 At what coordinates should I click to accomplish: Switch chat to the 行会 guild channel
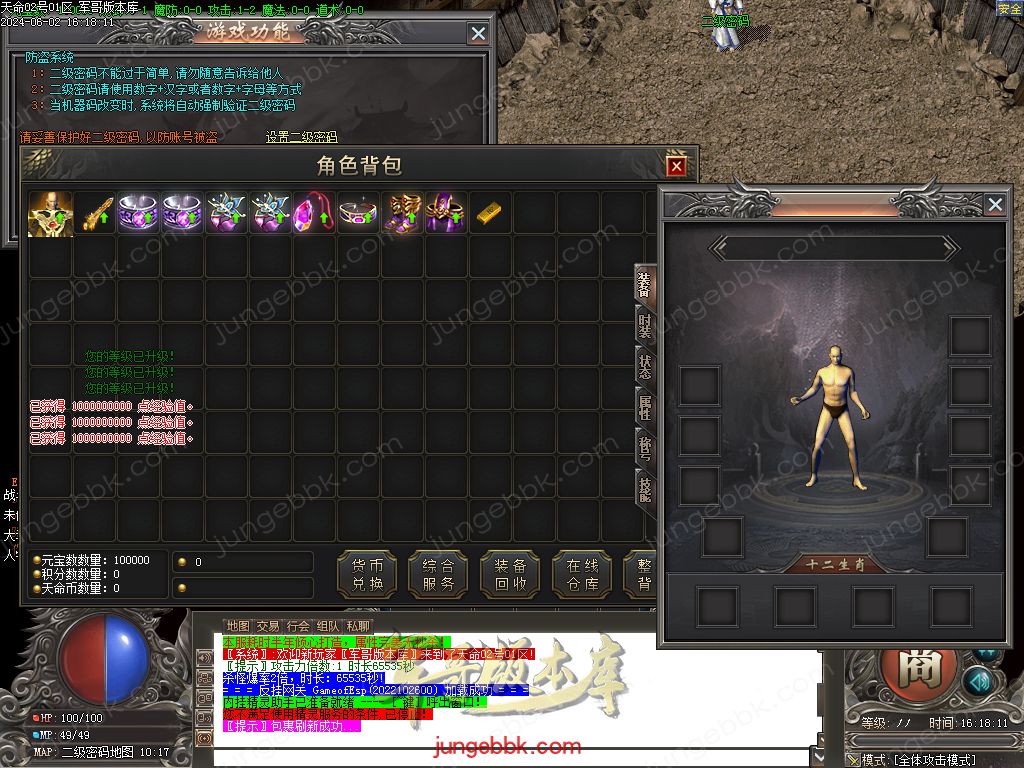pos(298,626)
